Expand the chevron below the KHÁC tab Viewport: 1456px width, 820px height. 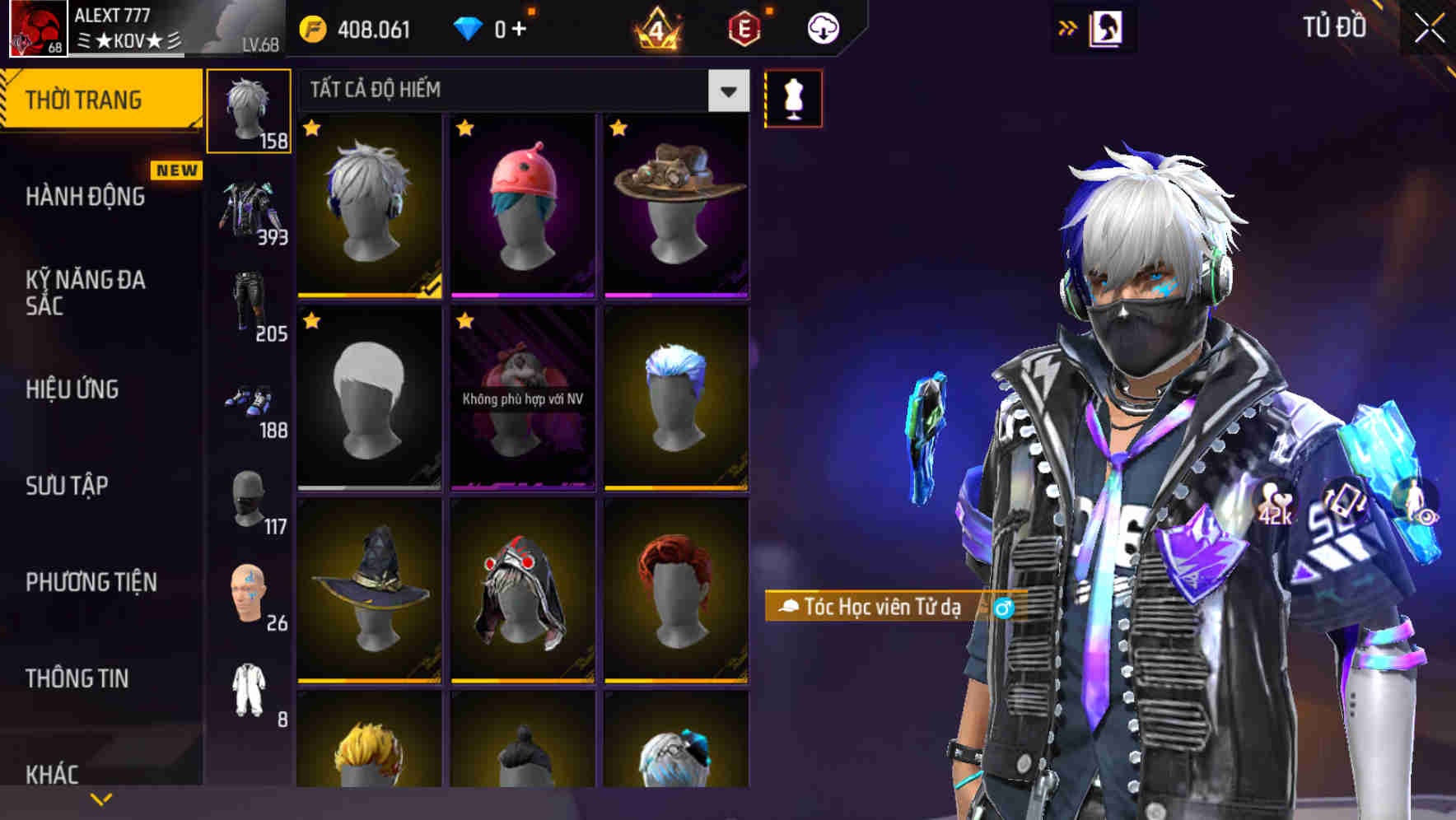[100, 798]
